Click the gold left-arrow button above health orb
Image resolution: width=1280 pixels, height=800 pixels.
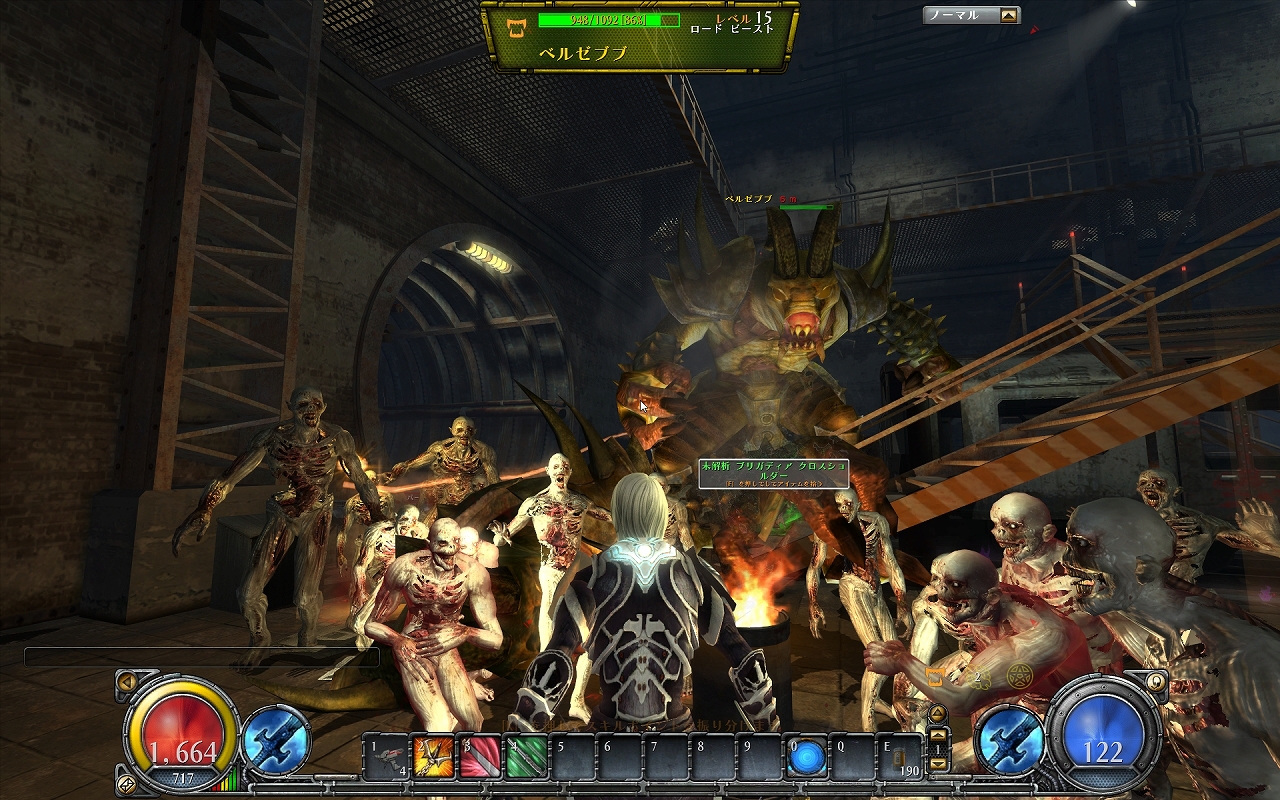(127, 681)
